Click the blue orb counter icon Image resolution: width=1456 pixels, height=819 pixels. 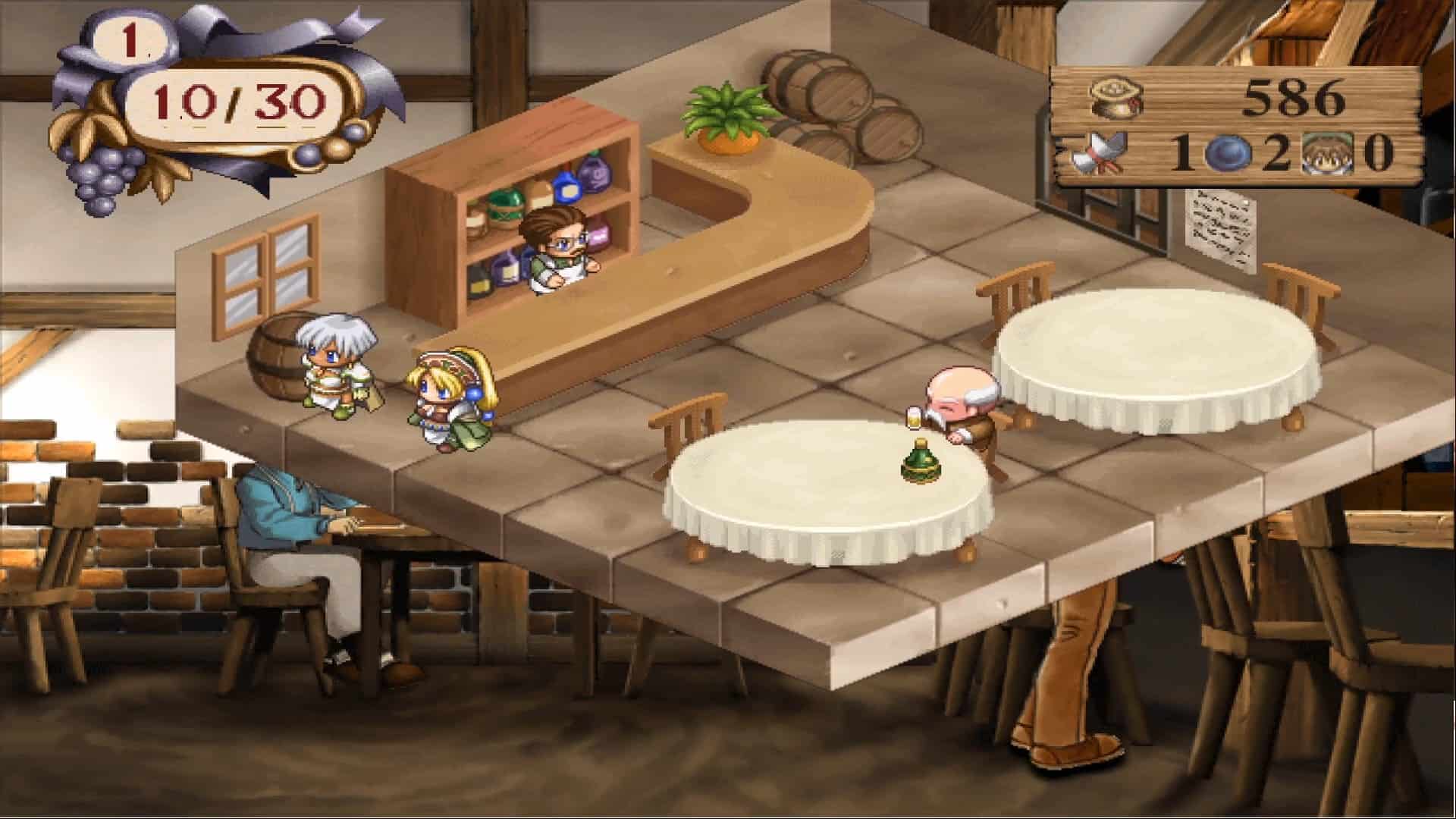[1230, 152]
